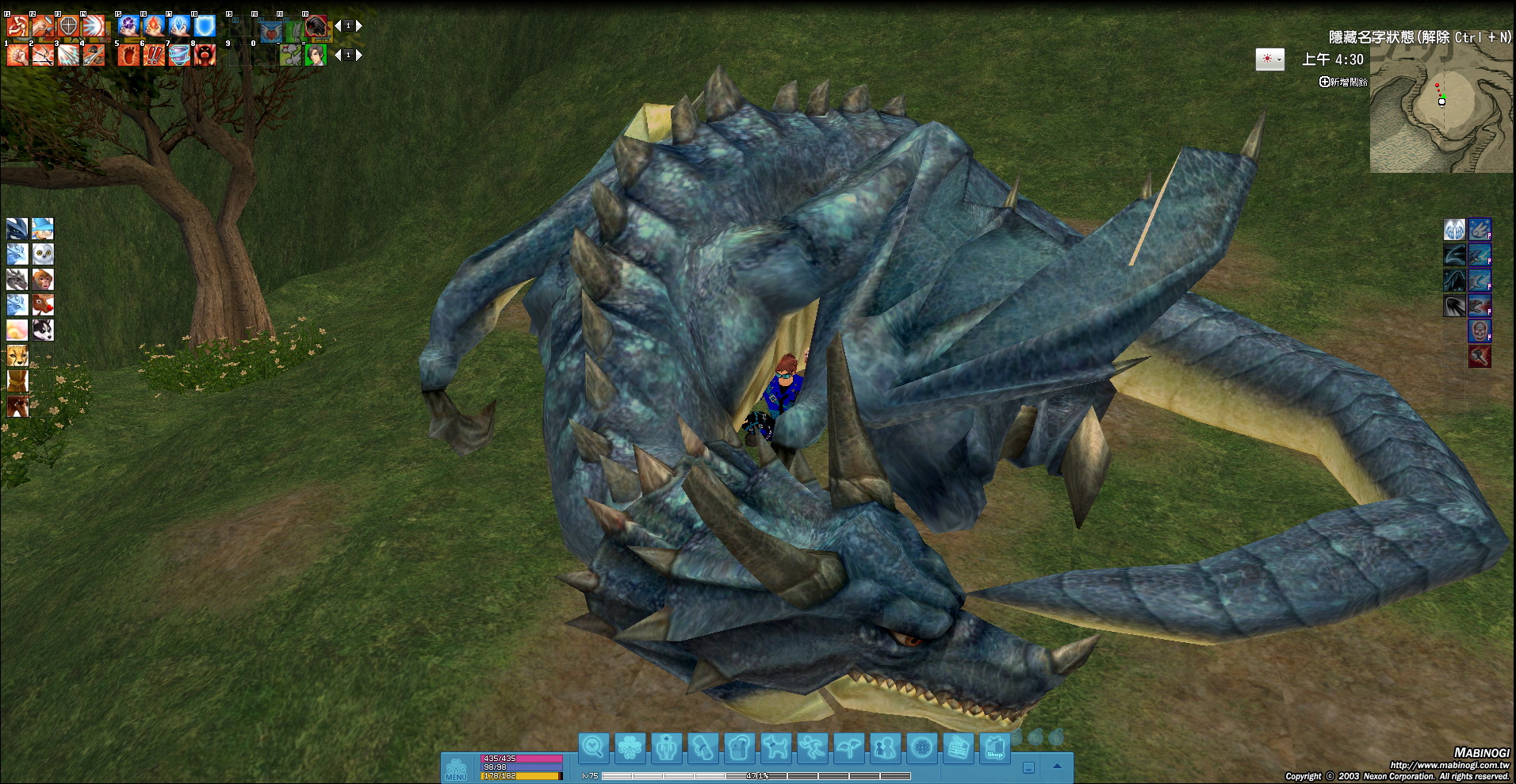Cast the F7 Icebolt crystal skill
Image resolution: width=1516 pixels, height=784 pixels.
[179, 26]
